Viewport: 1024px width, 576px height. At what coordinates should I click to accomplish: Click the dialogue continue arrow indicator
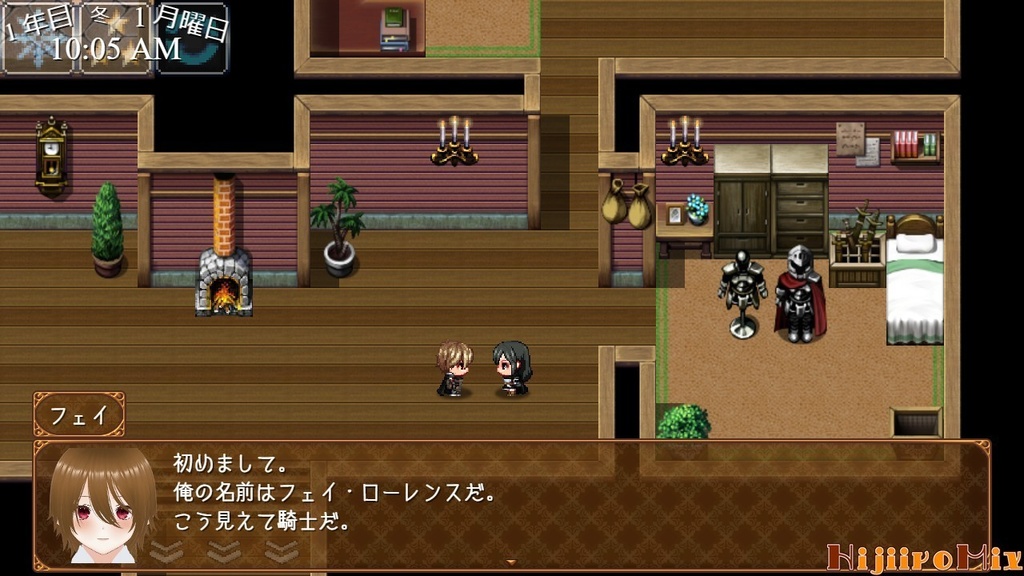point(512,563)
